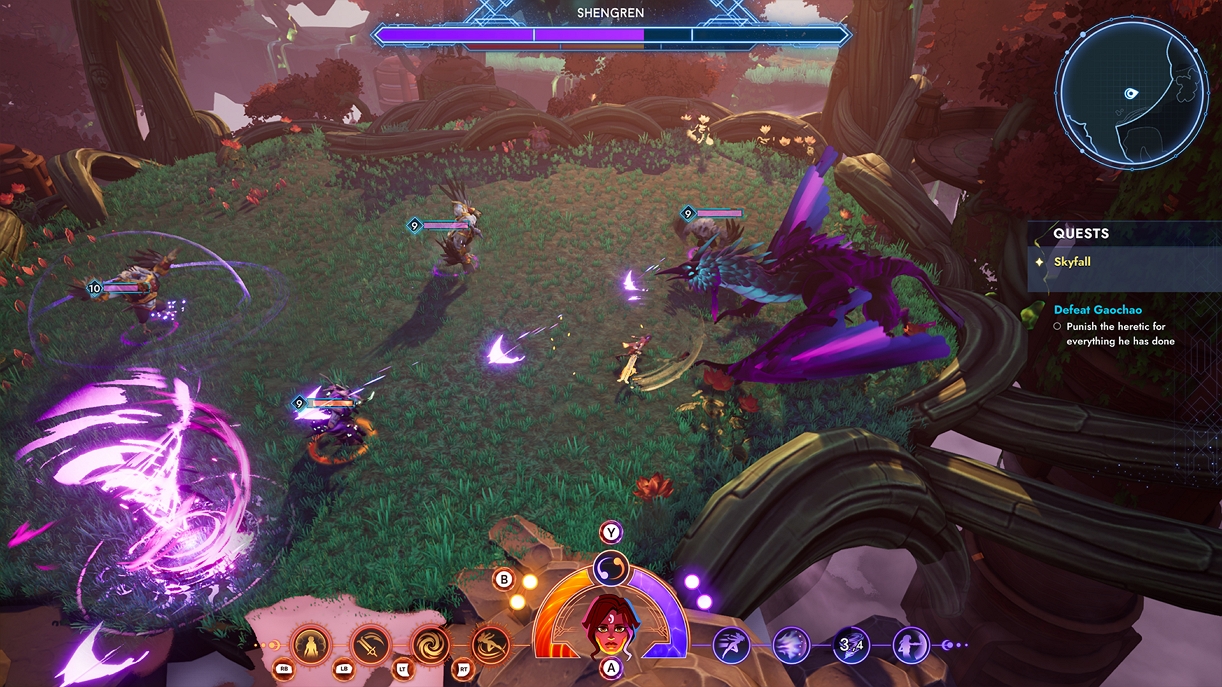The image size is (1222, 687).
Task: Use the purple archer ability
Action: (910, 645)
